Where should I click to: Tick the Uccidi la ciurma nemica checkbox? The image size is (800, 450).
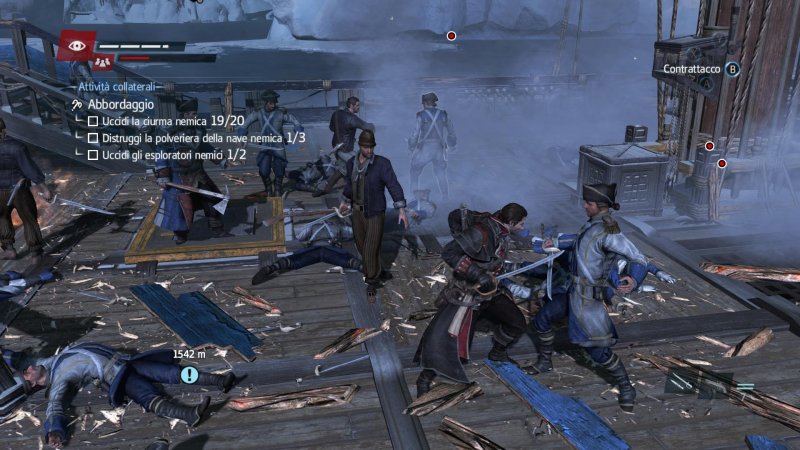point(93,121)
